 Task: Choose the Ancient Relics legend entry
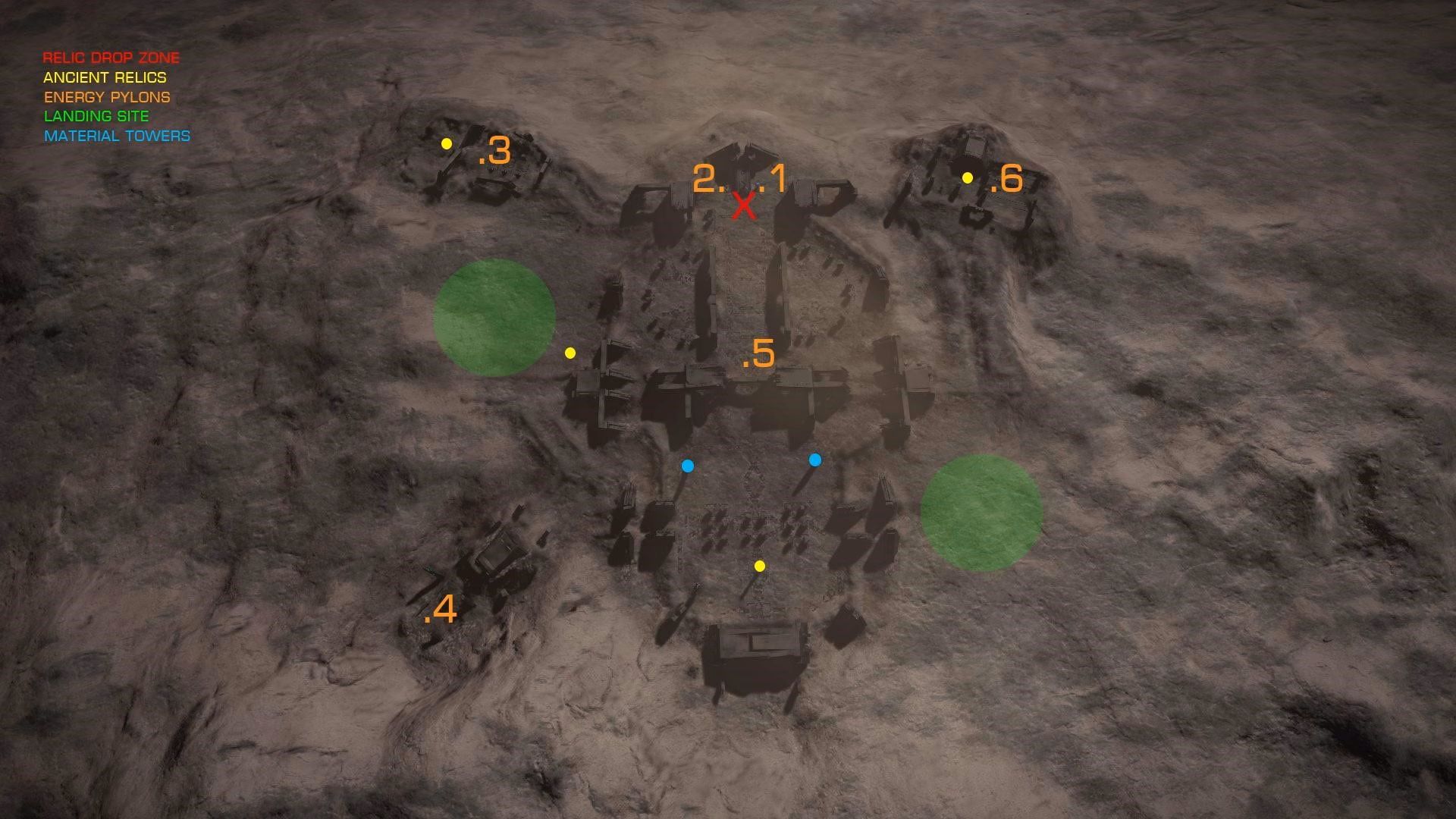105,77
